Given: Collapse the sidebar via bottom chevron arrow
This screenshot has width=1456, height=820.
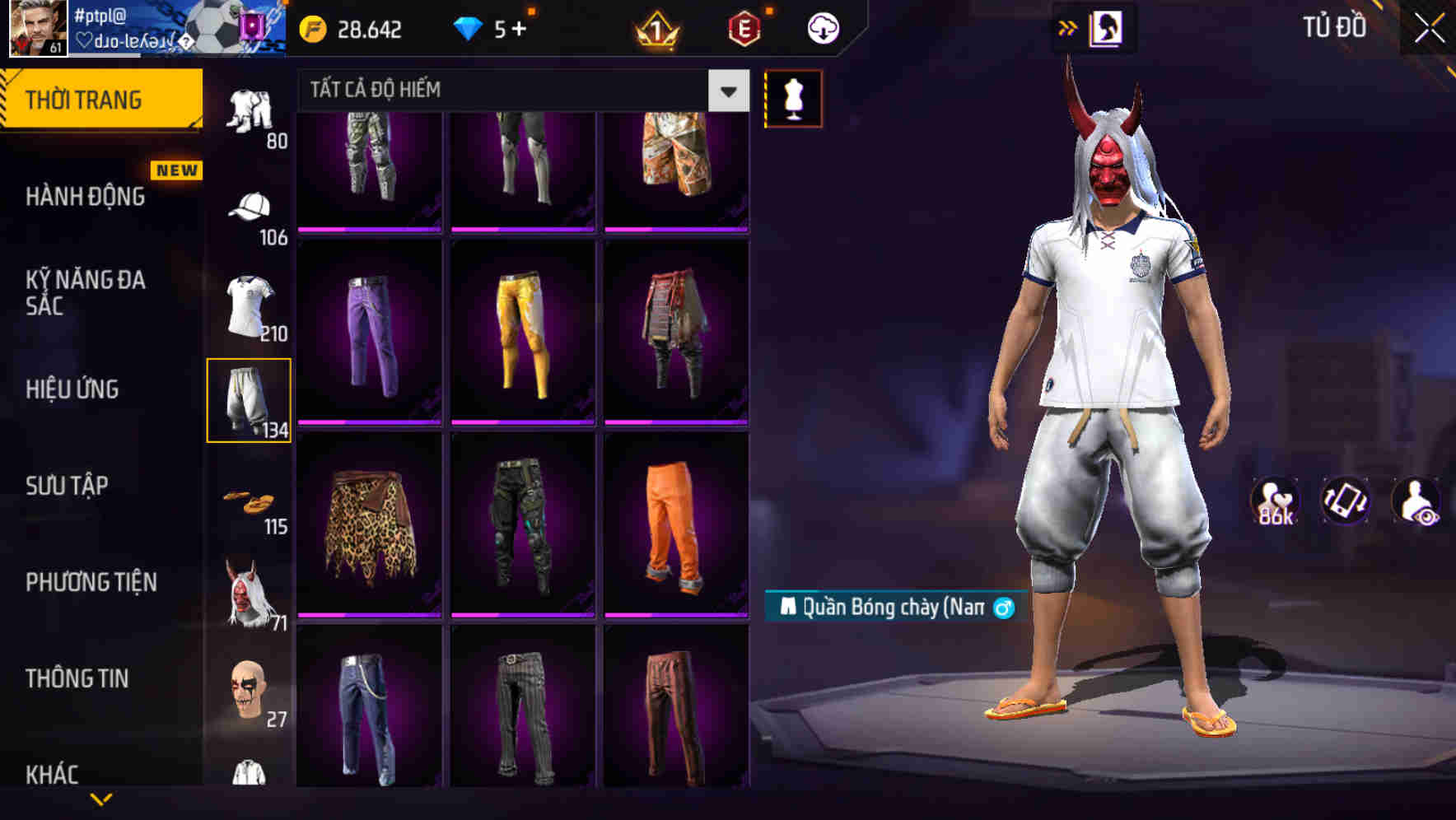Looking at the screenshot, I should [101, 797].
